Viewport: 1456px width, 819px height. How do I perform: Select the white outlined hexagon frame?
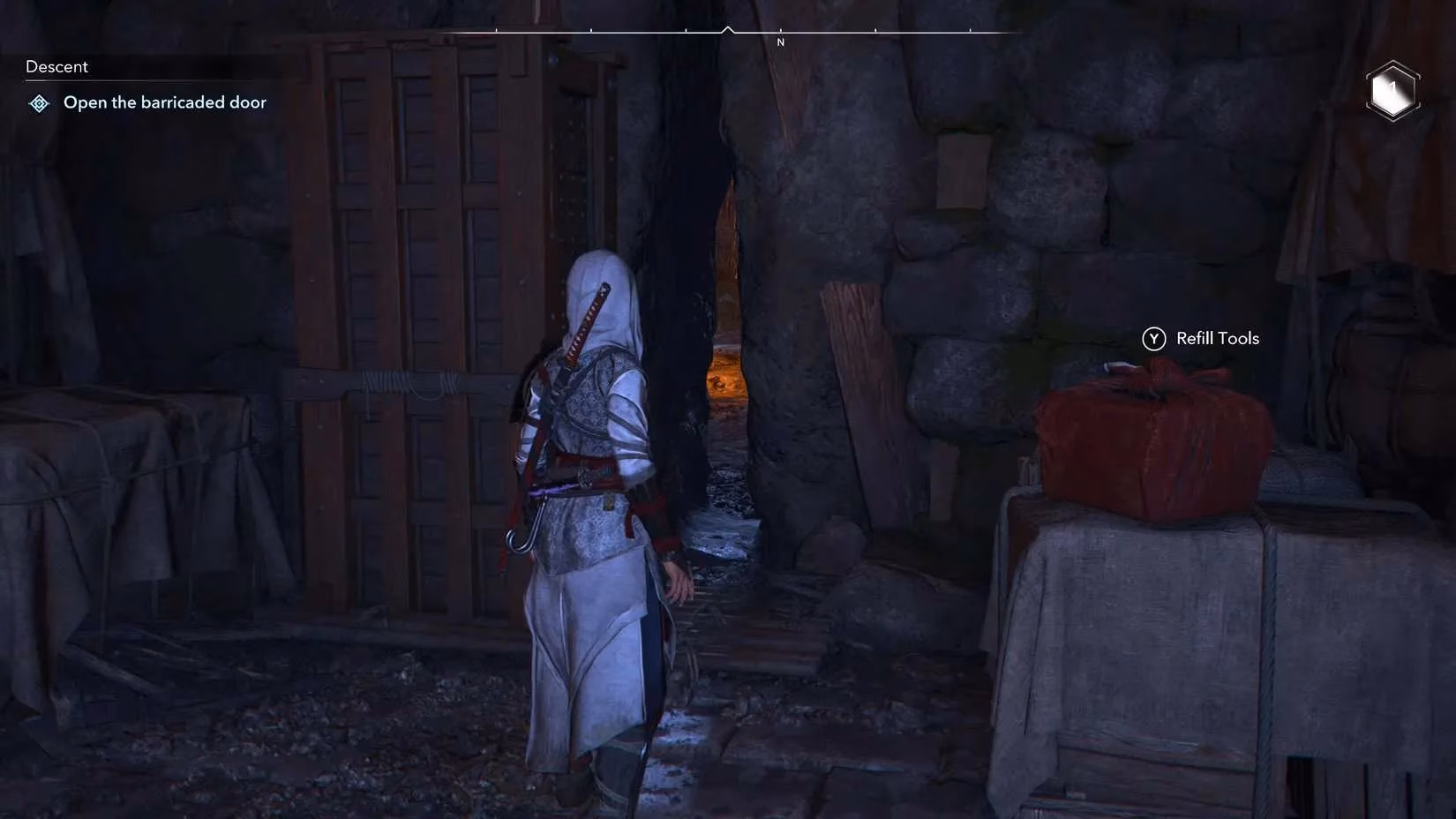coord(1392,89)
